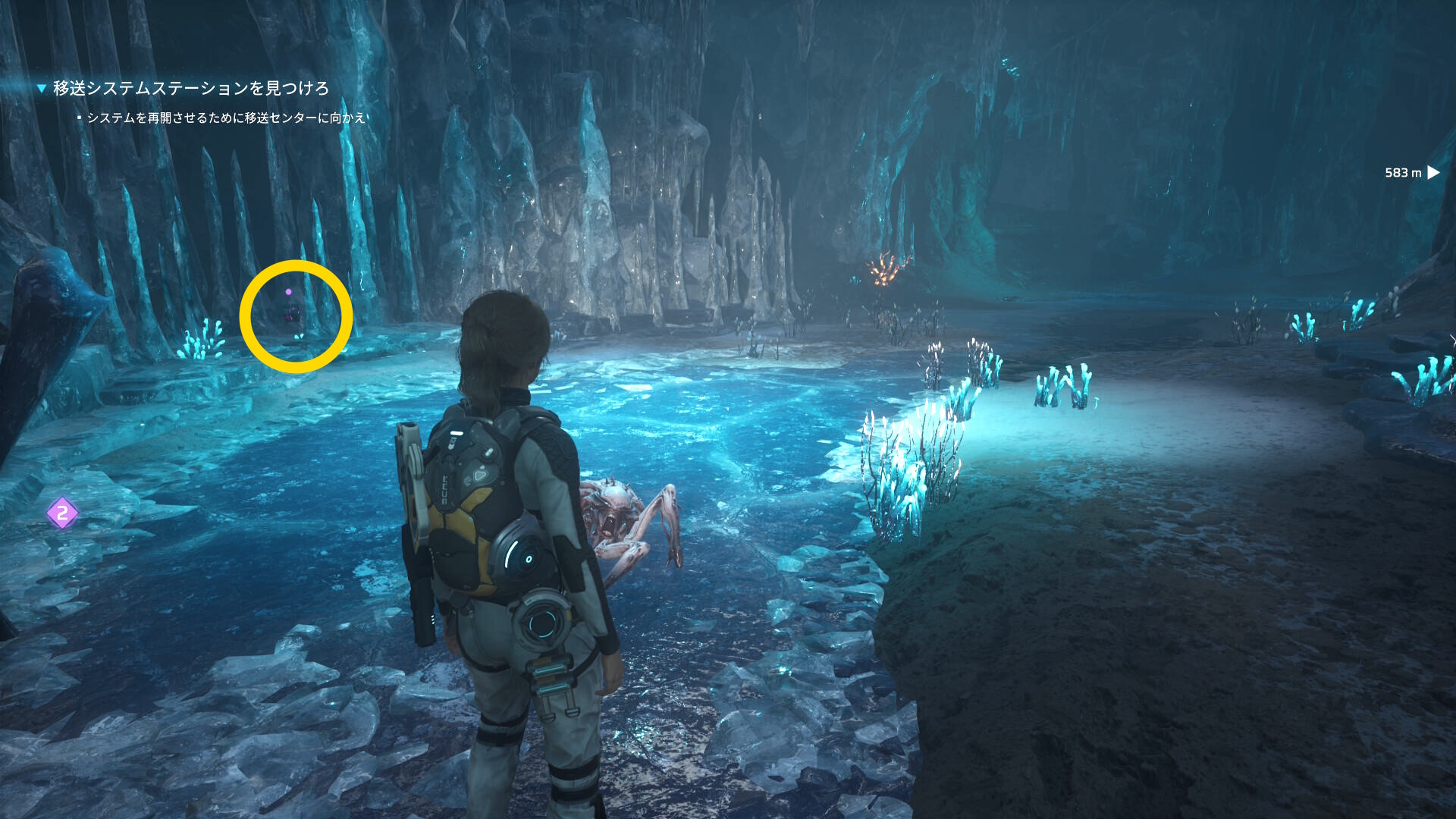Collapse the objective tracker with the triangle arrow
This screenshot has width=1456, height=819.
pyautogui.click(x=42, y=89)
